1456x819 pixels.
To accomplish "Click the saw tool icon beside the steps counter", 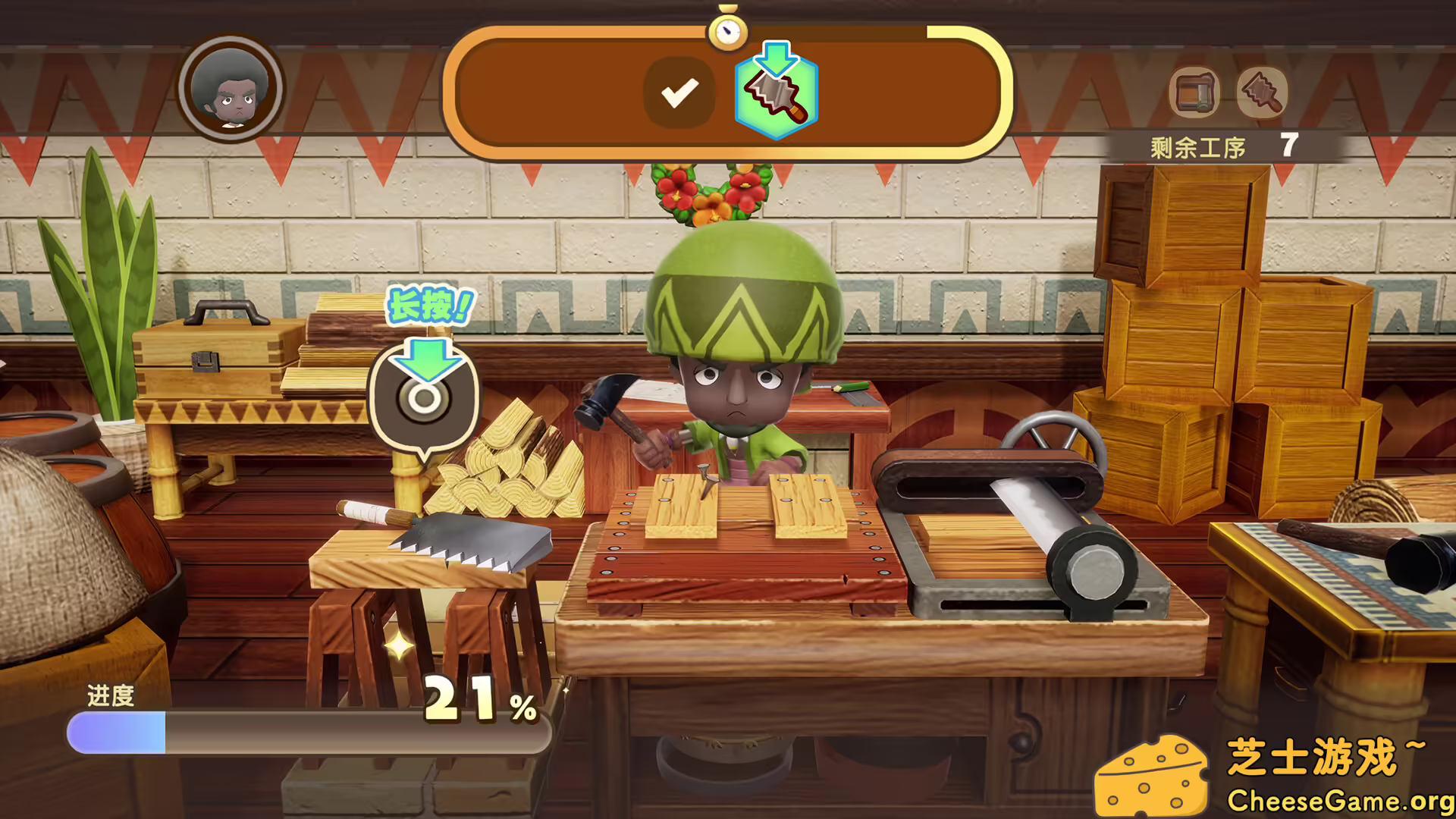I will 1261,93.
